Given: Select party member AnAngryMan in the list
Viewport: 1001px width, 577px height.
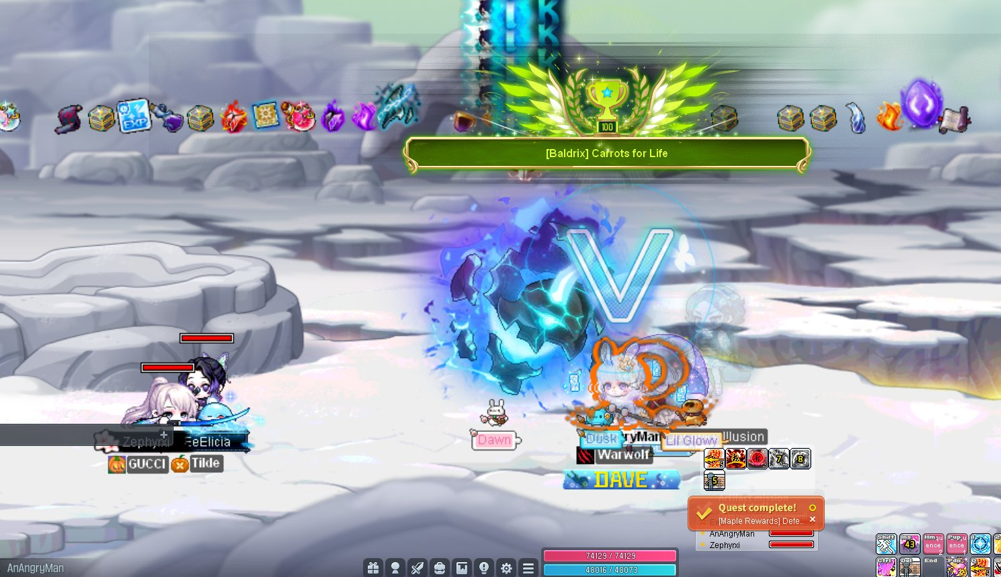Looking at the screenshot, I should [x=732, y=534].
